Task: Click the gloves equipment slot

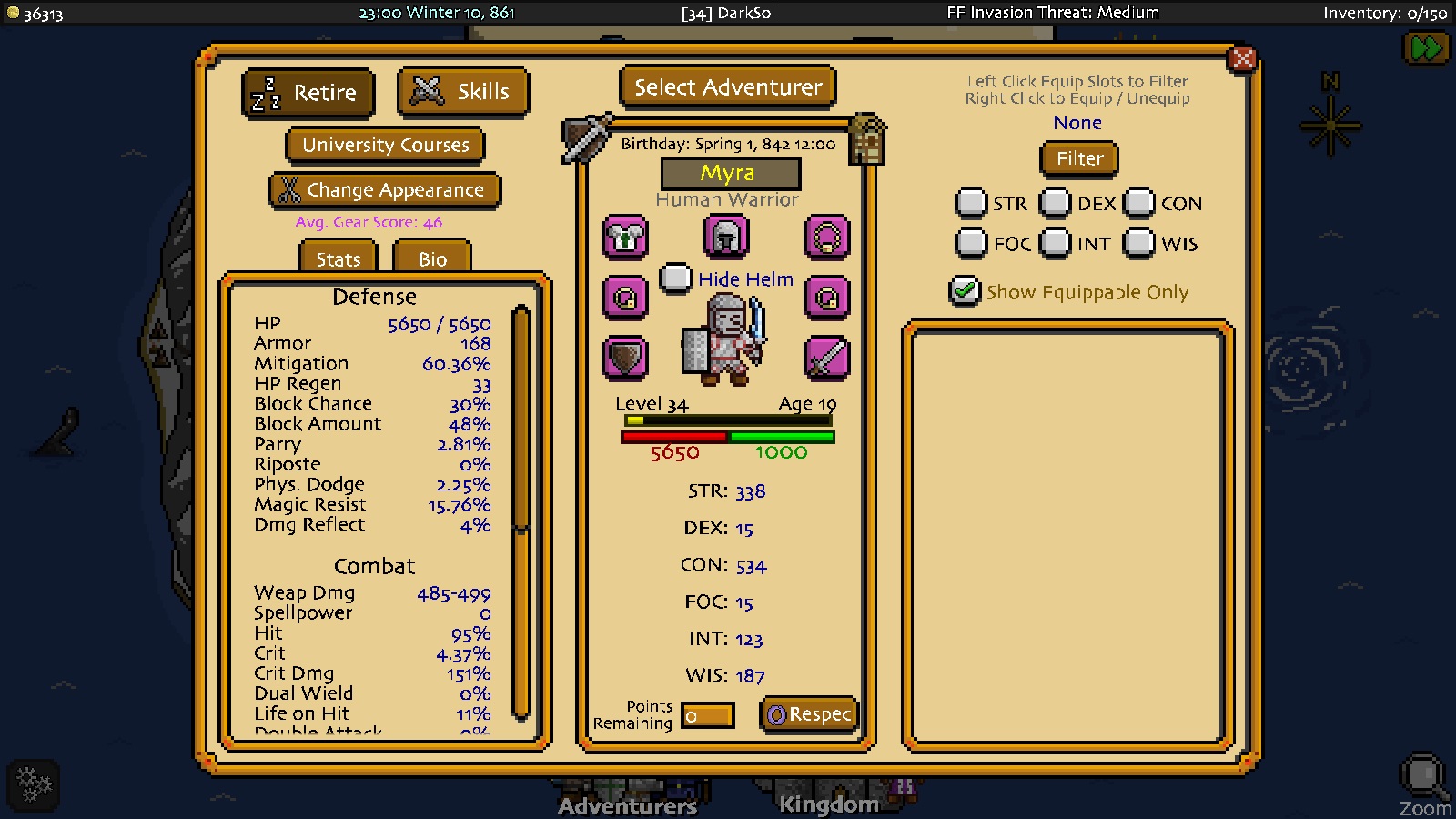Action: pyautogui.click(x=625, y=298)
